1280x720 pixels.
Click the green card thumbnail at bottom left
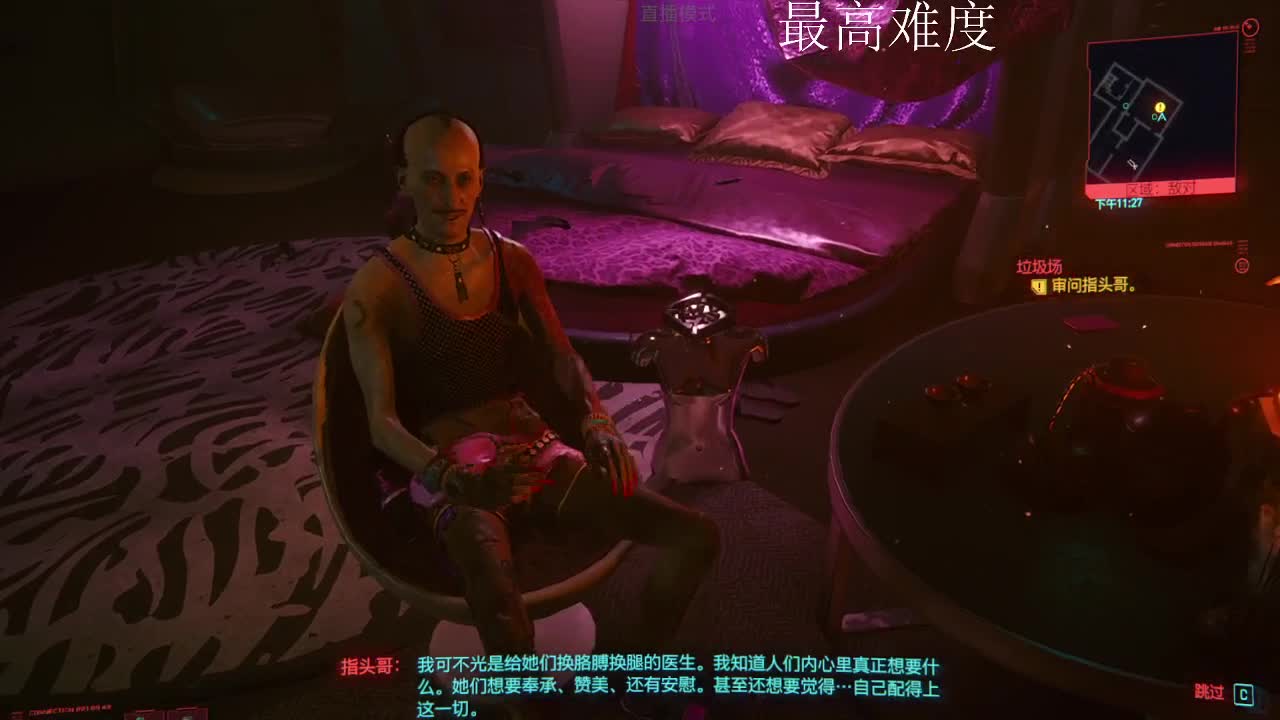[140, 716]
